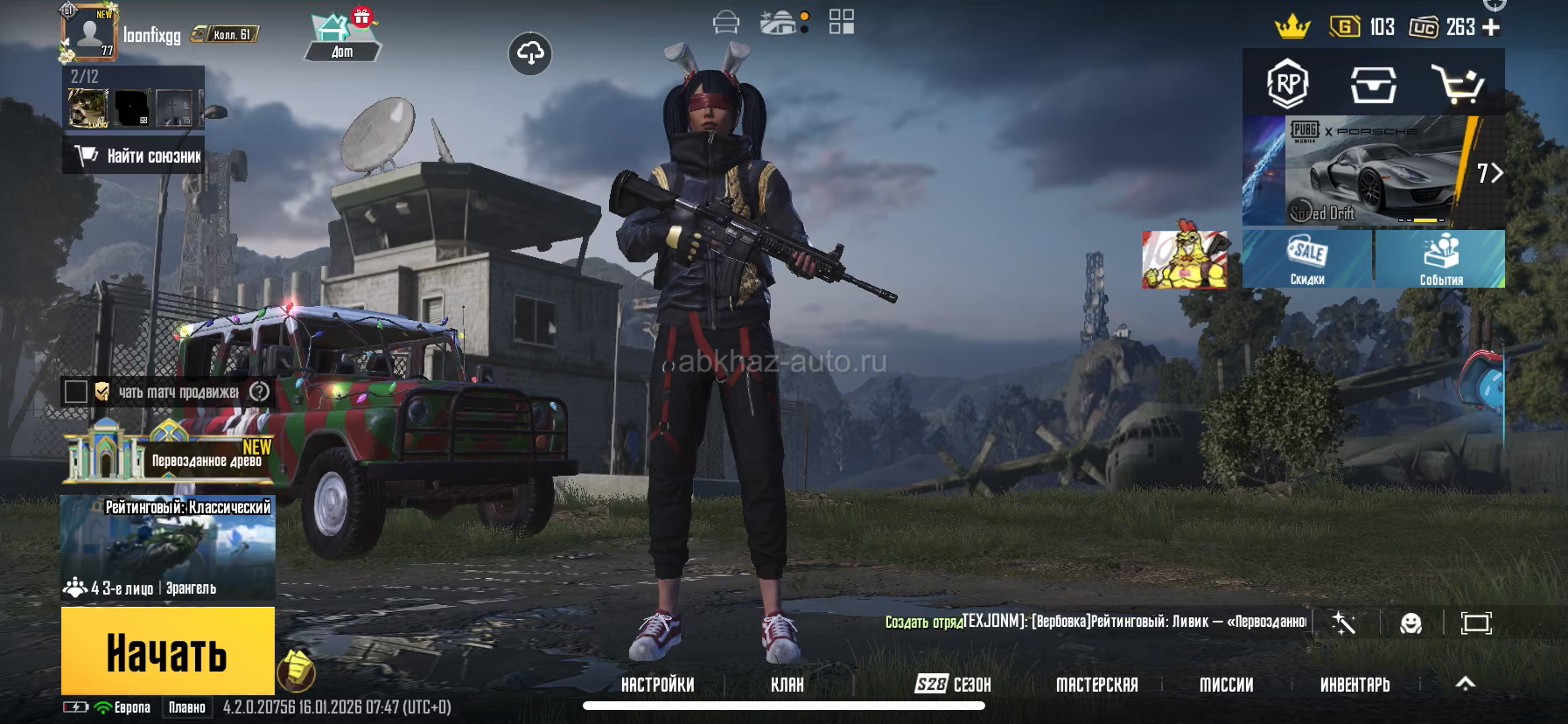Select the Рейтинговый: Классический mode tile
The height and width of the screenshot is (724, 1568).
pyautogui.click(x=168, y=548)
